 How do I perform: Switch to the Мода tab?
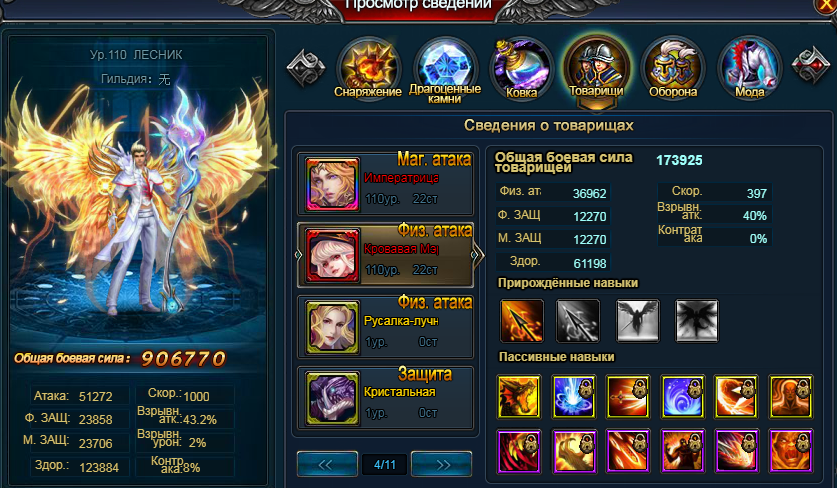(x=749, y=68)
